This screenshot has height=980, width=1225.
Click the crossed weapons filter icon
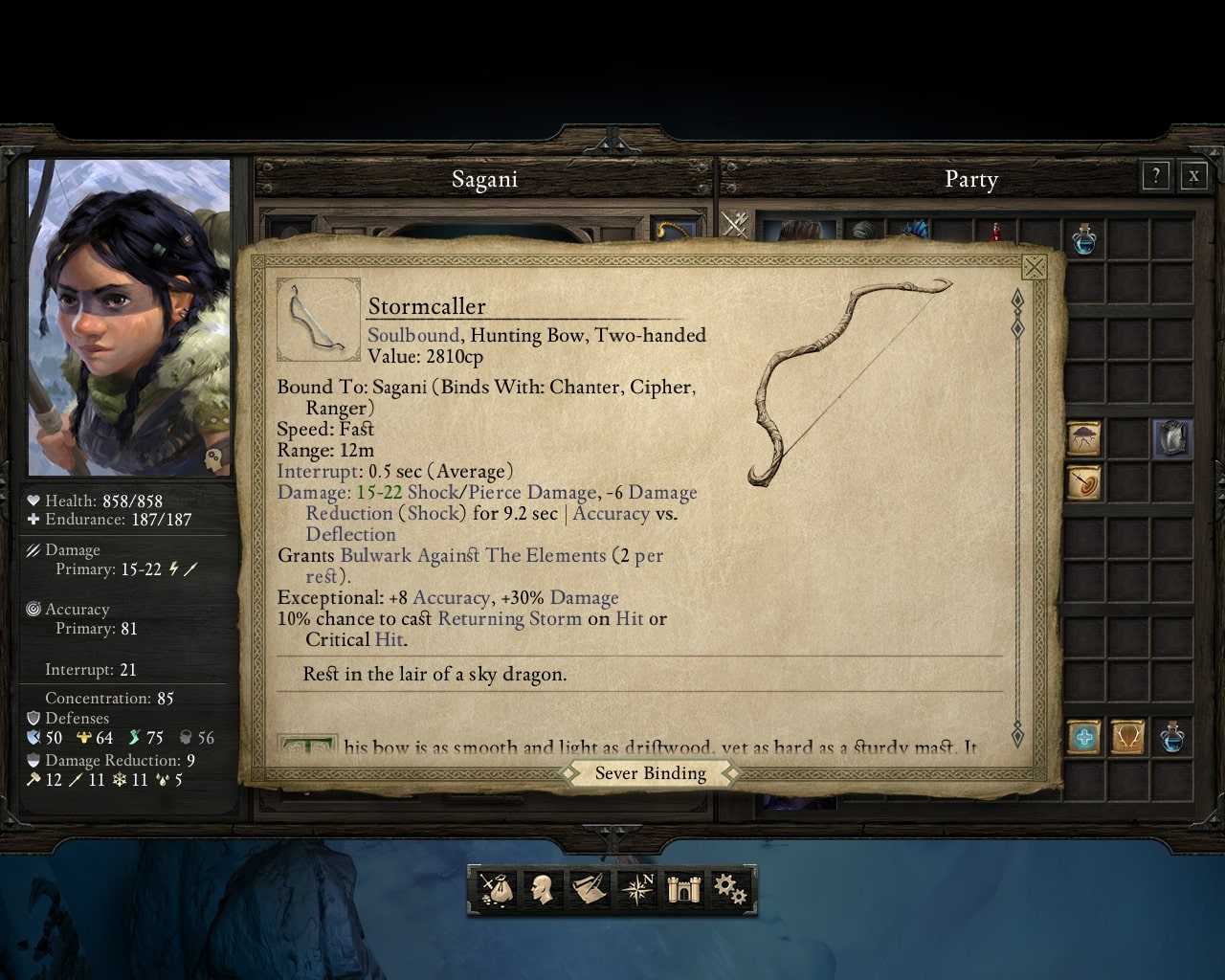[x=735, y=224]
